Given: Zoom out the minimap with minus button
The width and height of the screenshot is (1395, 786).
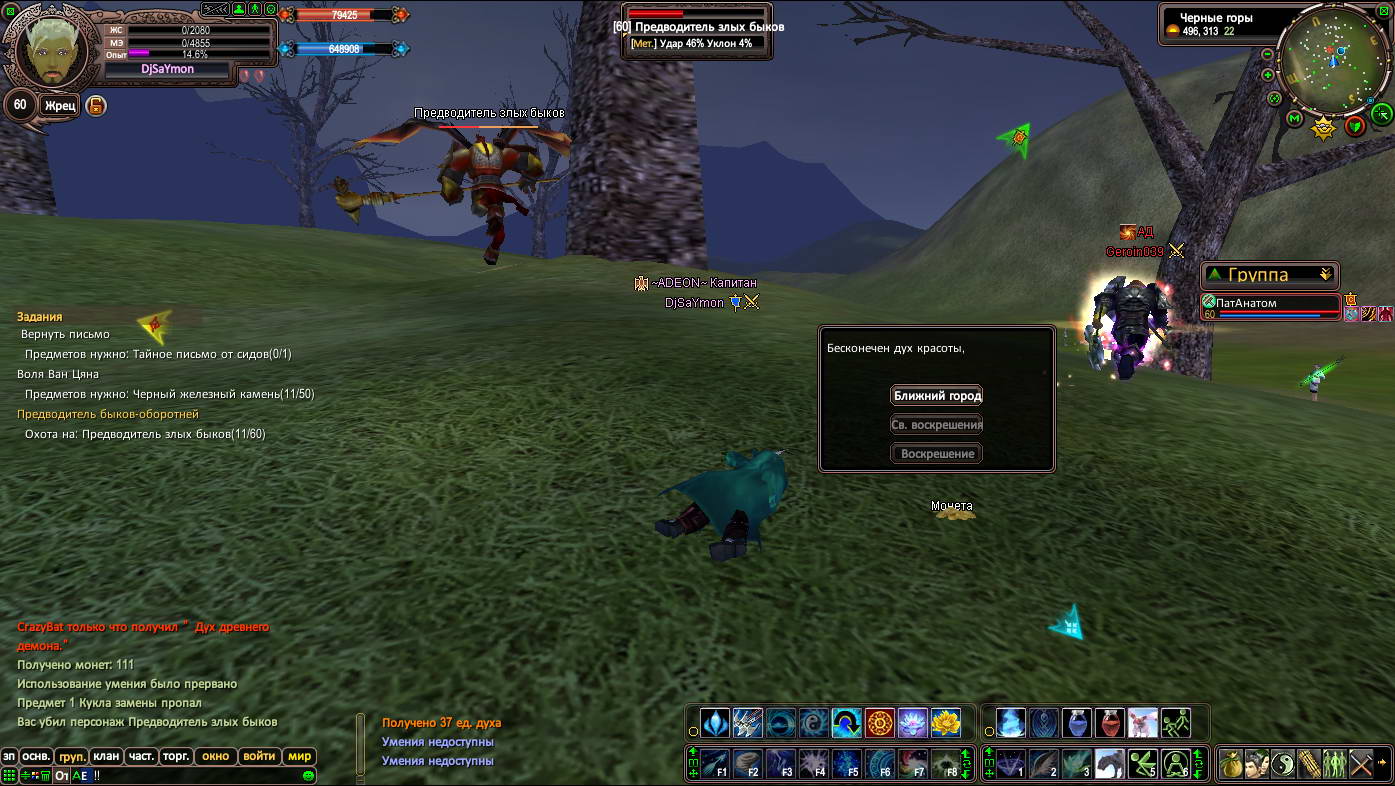Looking at the screenshot, I should click(x=1268, y=54).
